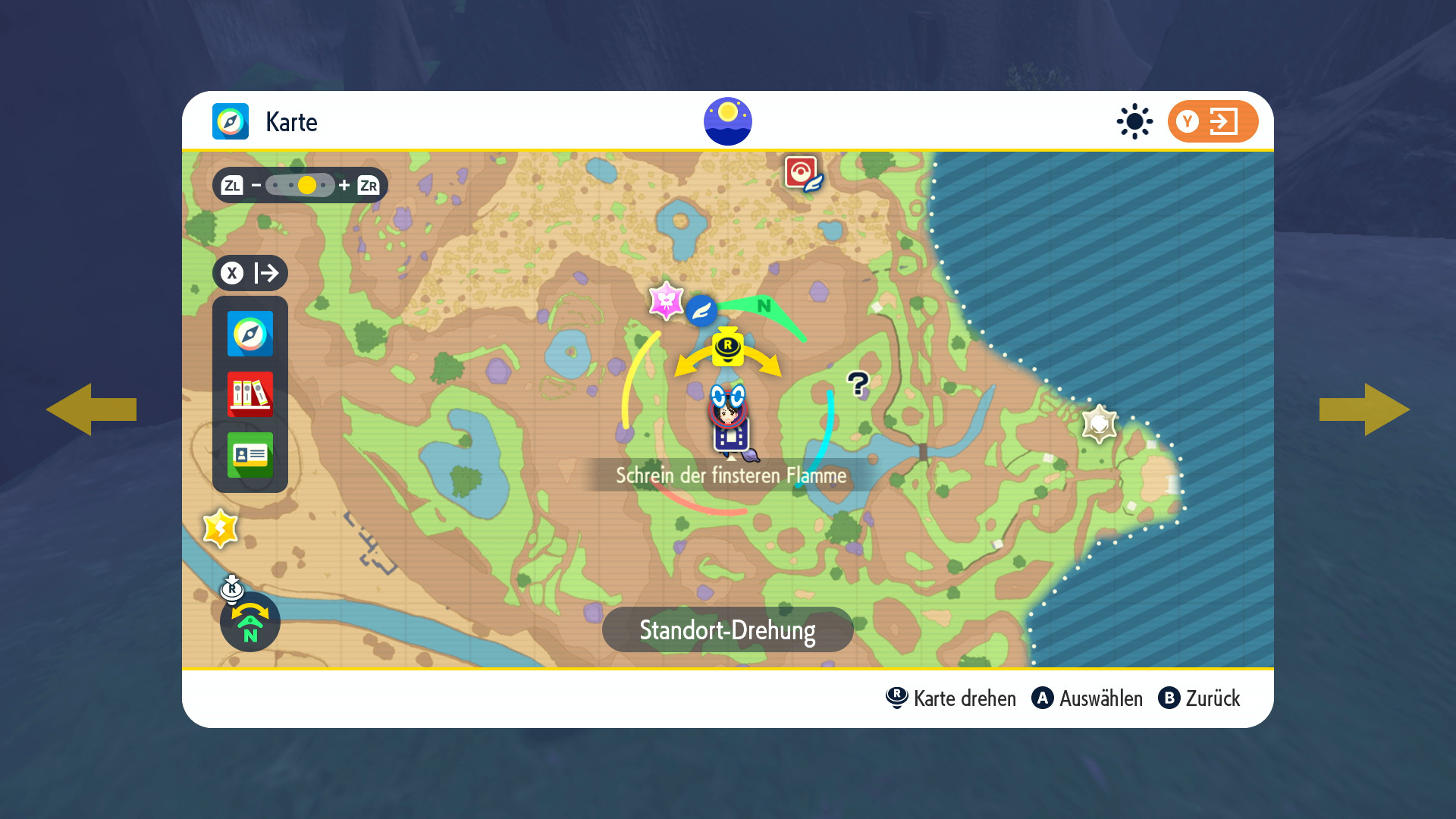Open the Pokédex bookshelf app
This screenshot has width=1456, height=819.
coord(250,394)
